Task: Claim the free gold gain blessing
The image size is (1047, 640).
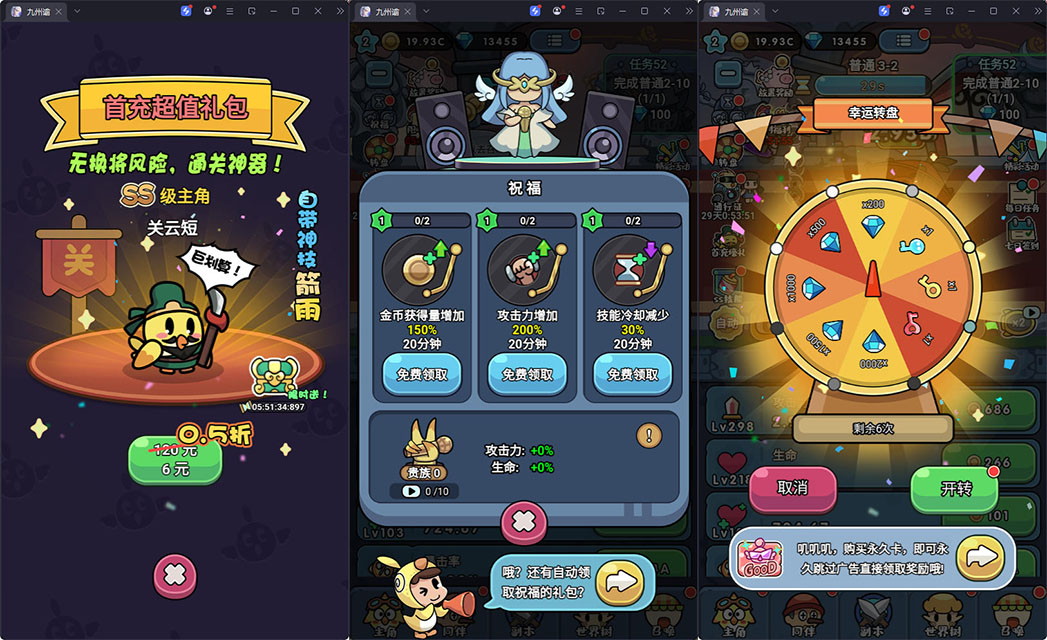Action: (x=422, y=374)
